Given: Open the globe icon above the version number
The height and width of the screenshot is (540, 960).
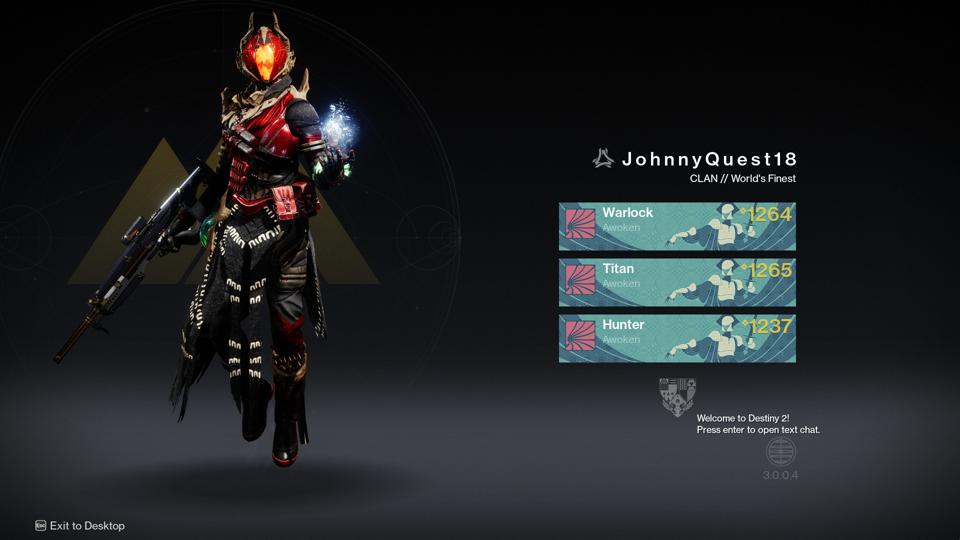Looking at the screenshot, I should 780,452.
